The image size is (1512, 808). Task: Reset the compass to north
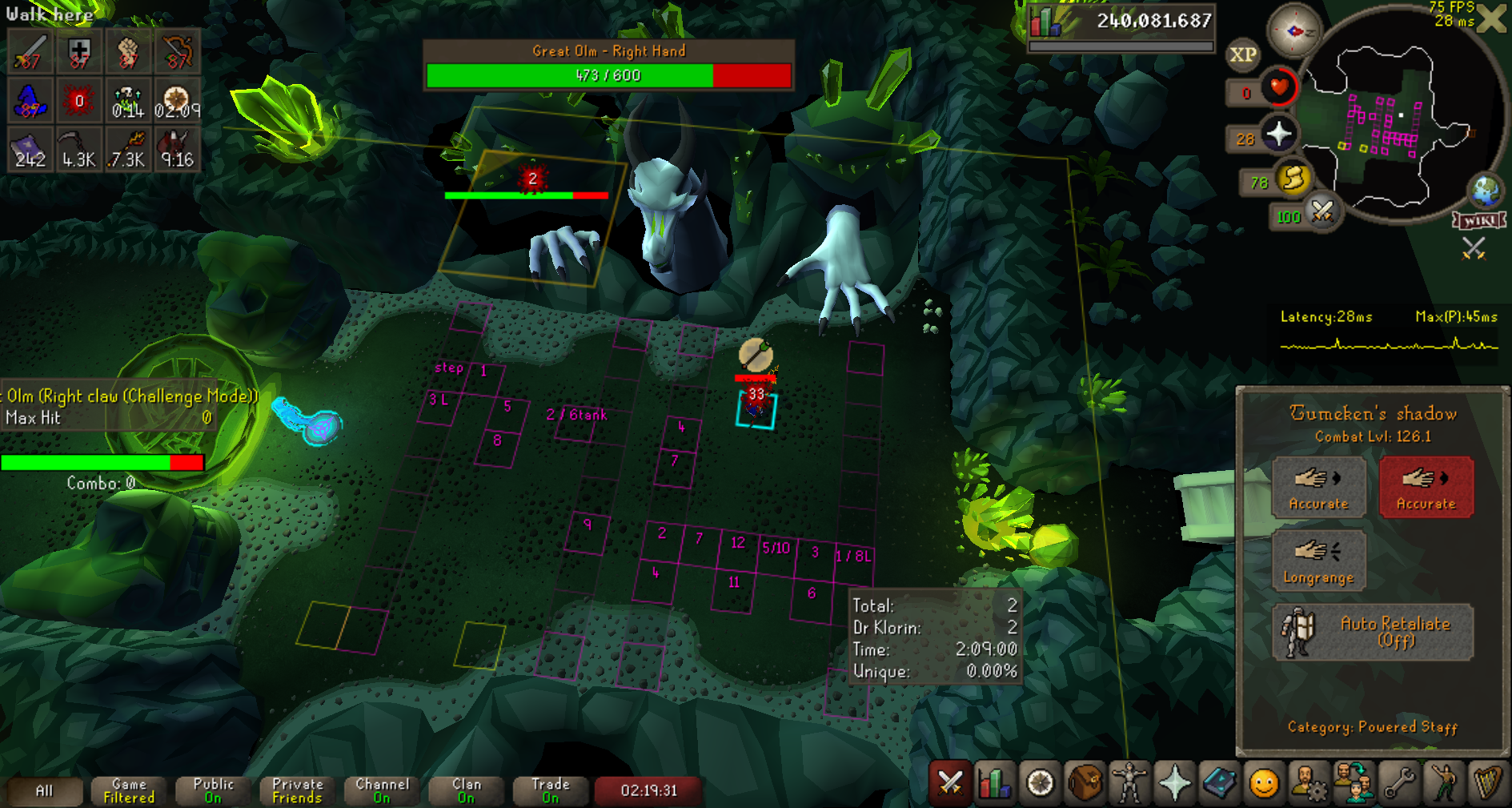1294,32
